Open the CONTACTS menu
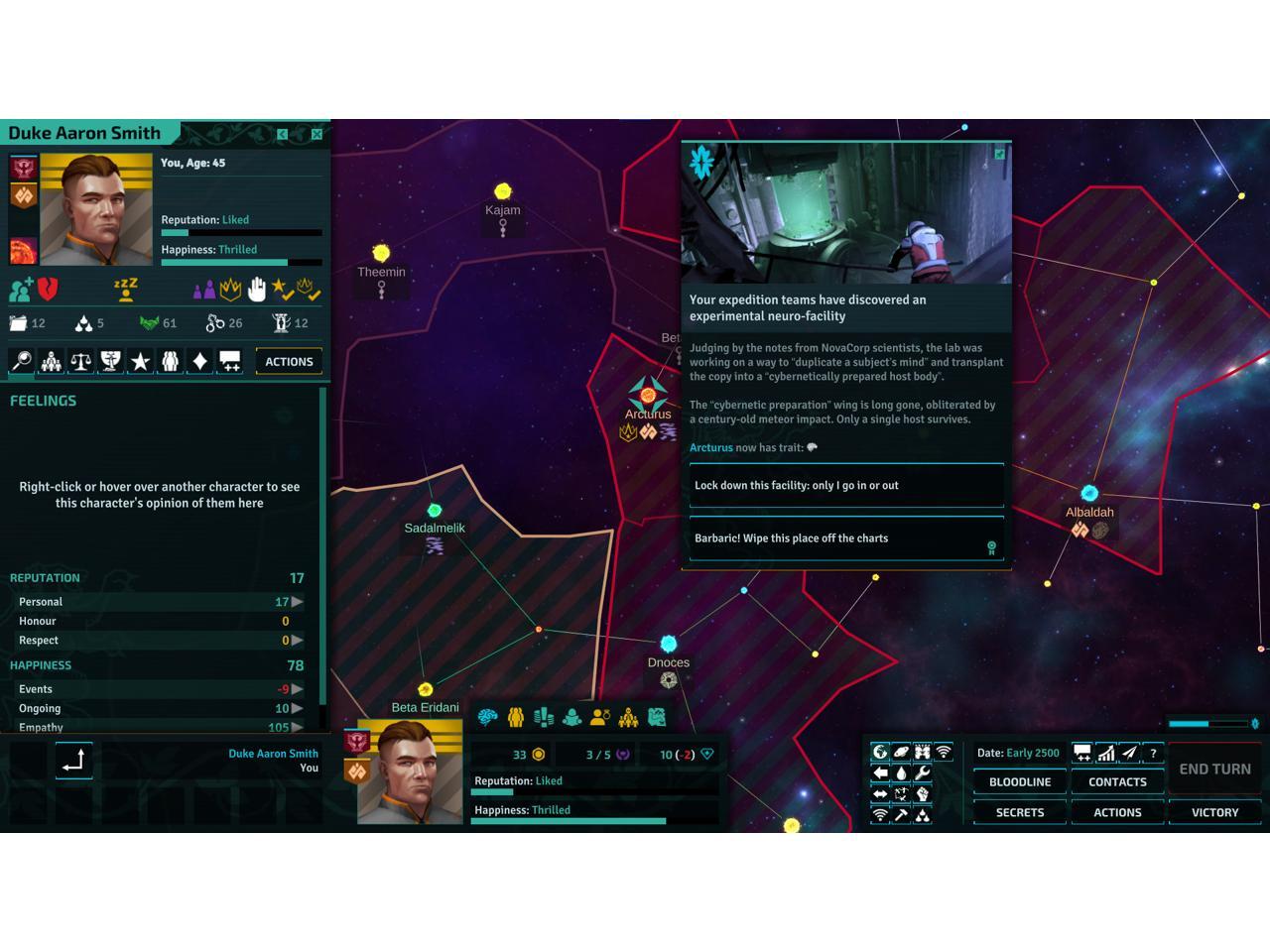Screen dimensions: 1270x952 click(x=1117, y=782)
